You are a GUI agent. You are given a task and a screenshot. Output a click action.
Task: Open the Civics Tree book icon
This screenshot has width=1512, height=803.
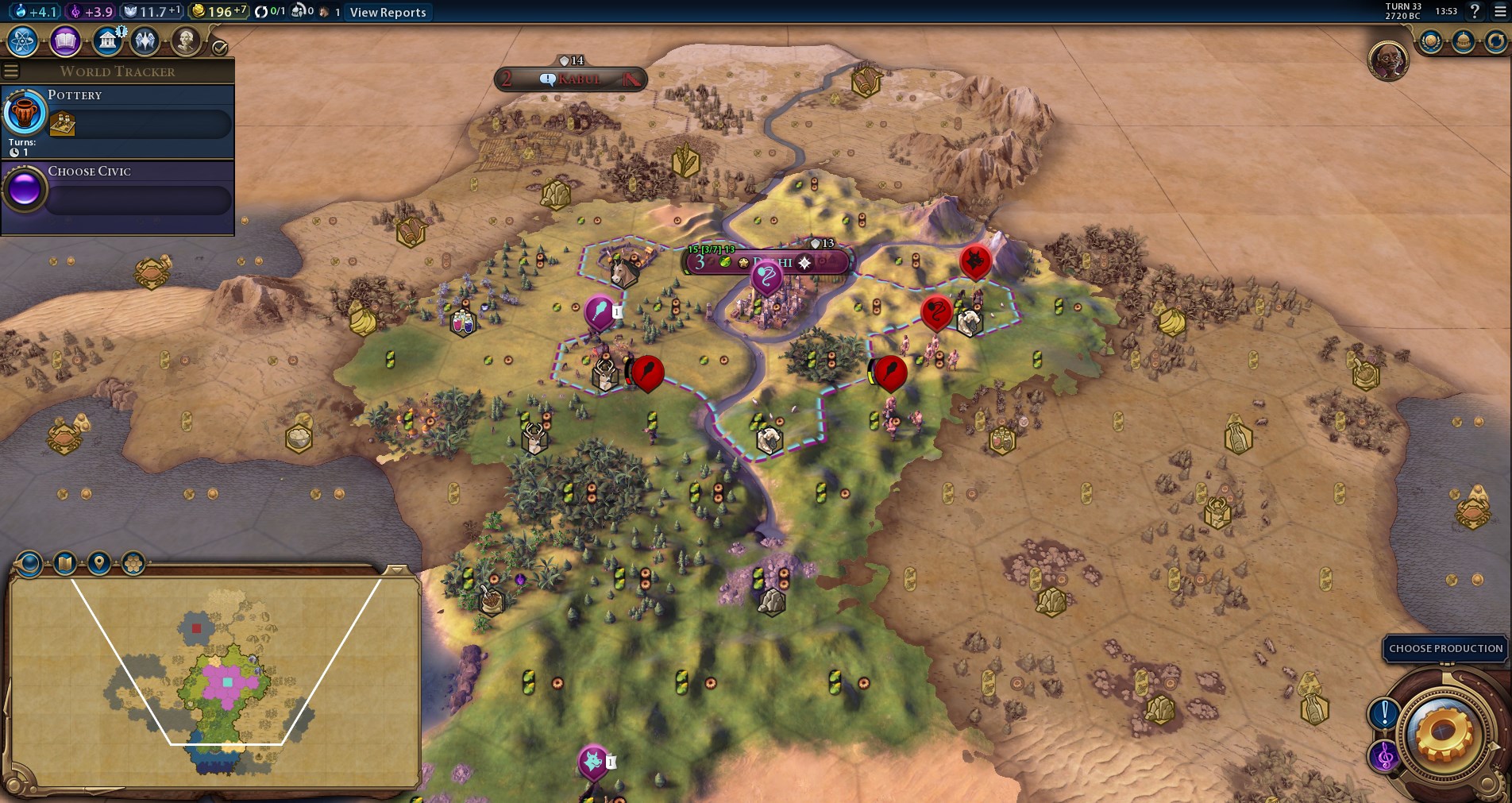pyautogui.click(x=65, y=41)
